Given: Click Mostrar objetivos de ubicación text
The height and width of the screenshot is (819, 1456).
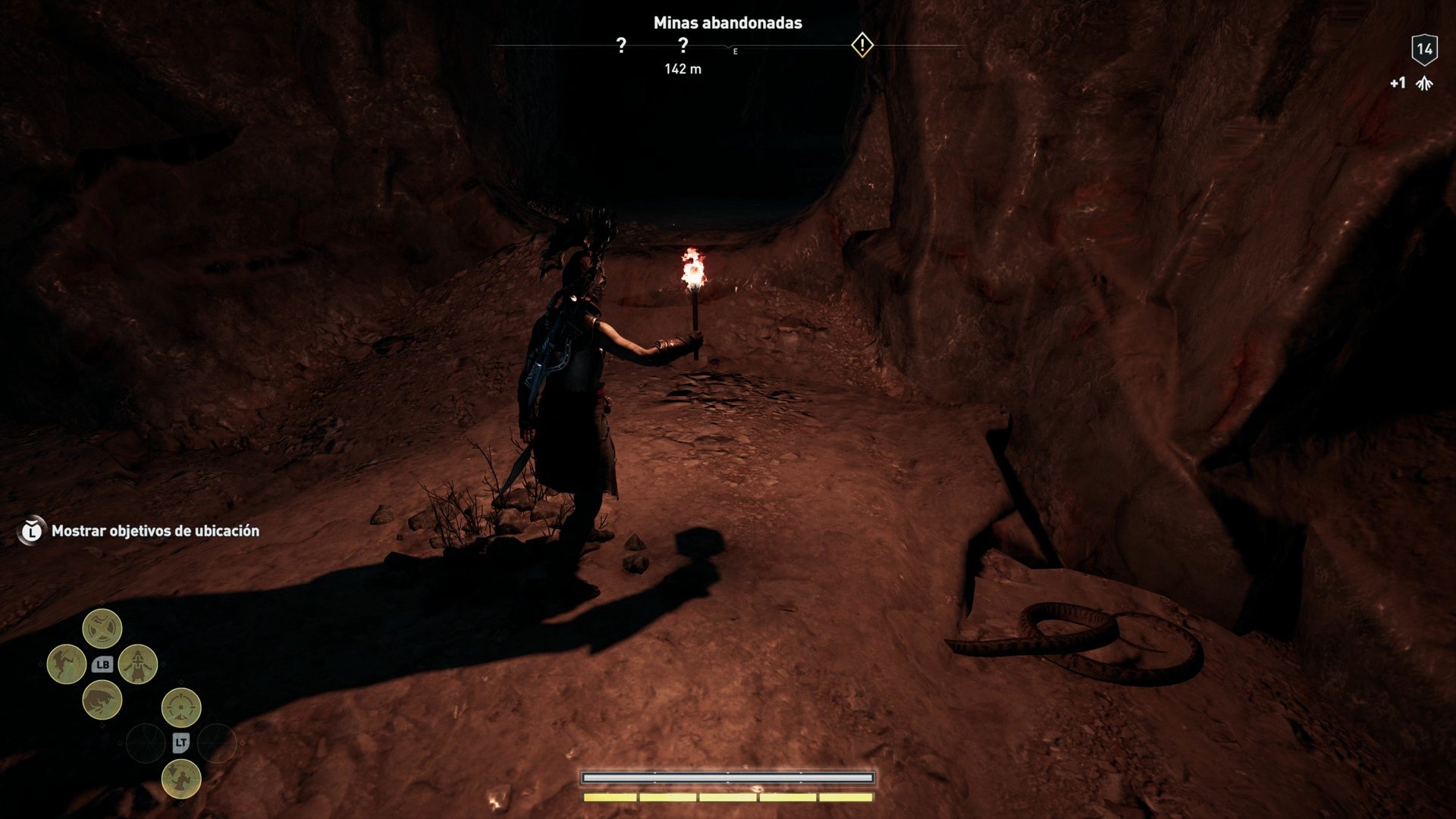Looking at the screenshot, I should point(155,531).
